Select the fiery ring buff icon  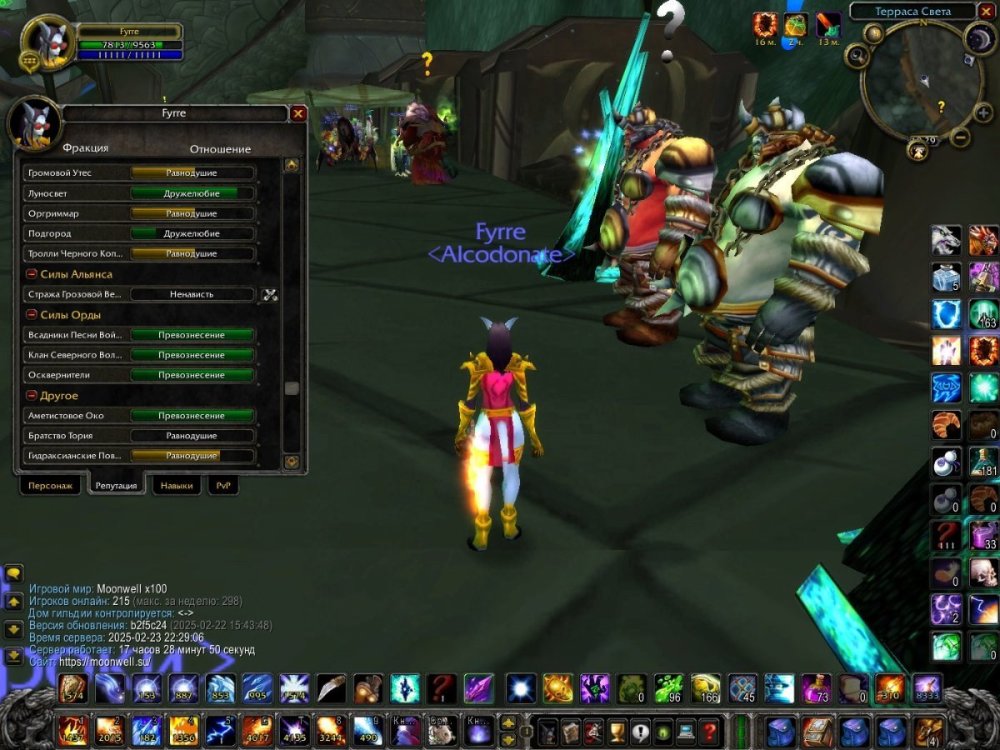click(767, 24)
